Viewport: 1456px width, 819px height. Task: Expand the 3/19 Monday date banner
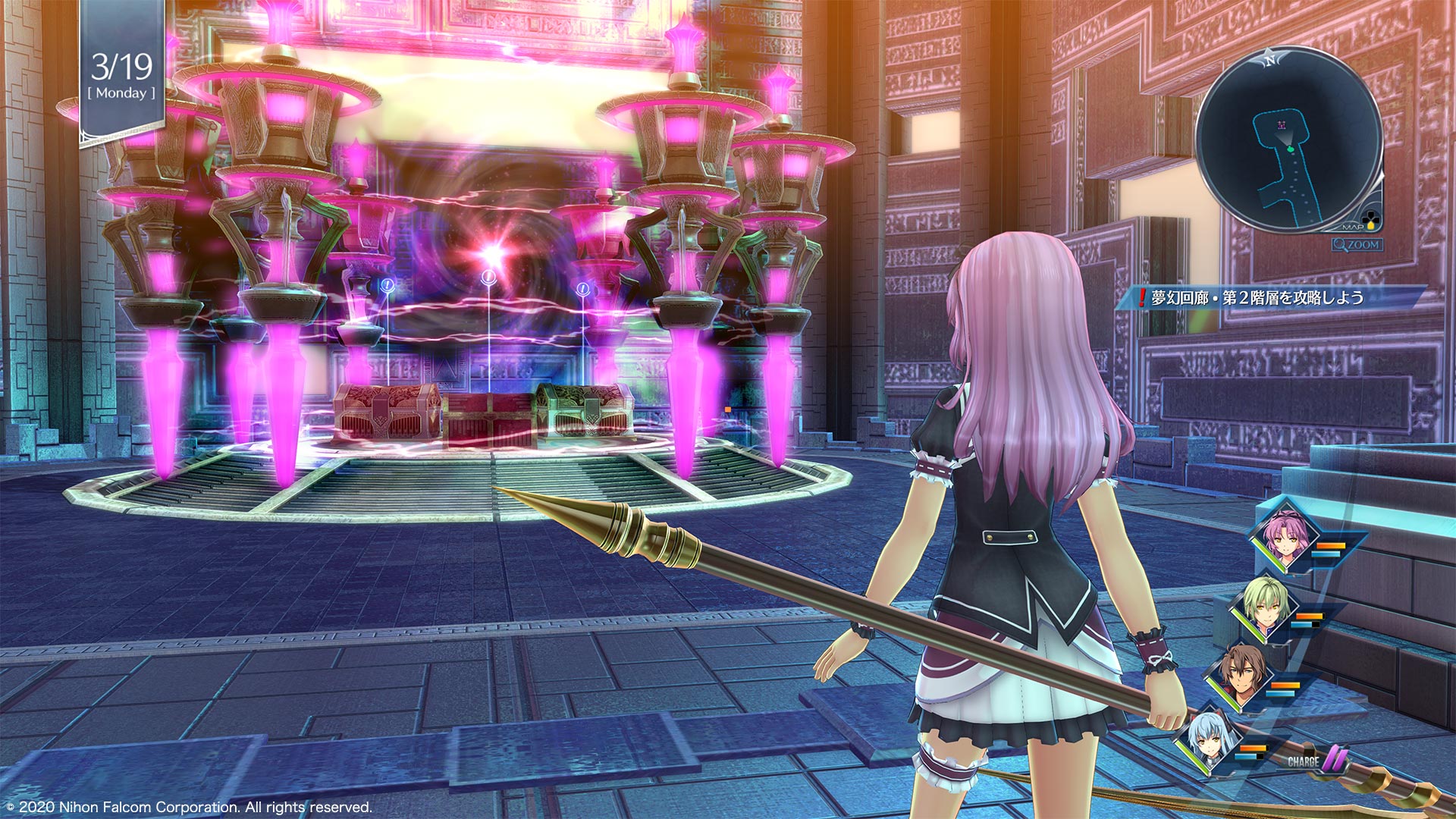(121, 76)
